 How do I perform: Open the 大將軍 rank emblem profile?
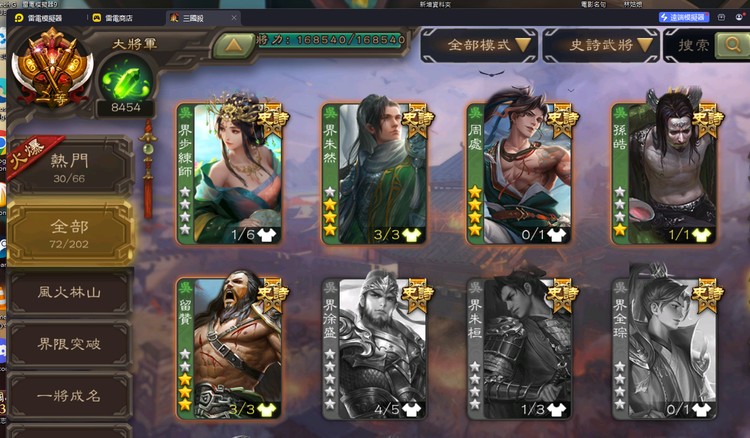pyautogui.click(x=52, y=63)
